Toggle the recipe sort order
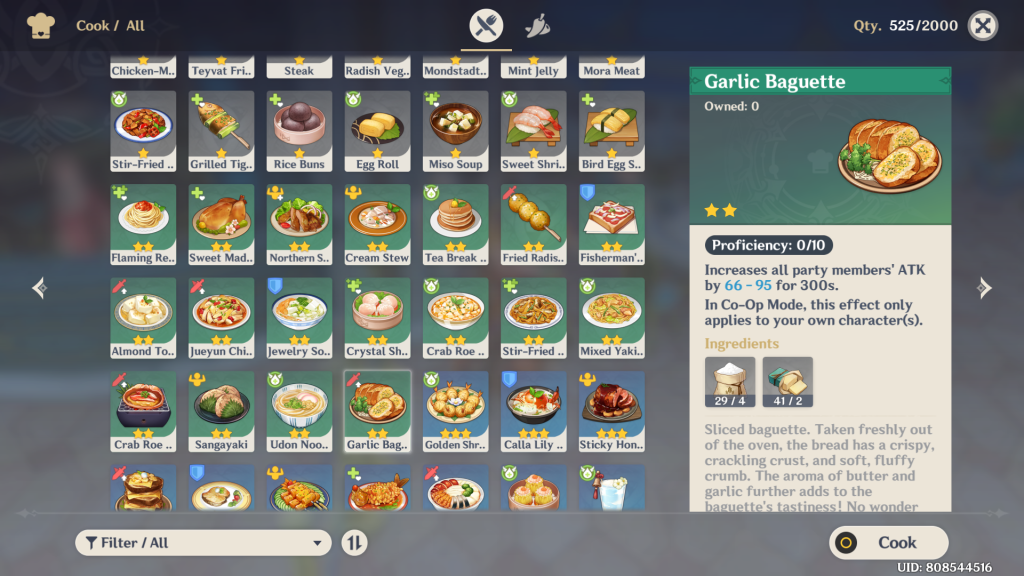The width and height of the screenshot is (1024, 576). click(x=354, y=542)
